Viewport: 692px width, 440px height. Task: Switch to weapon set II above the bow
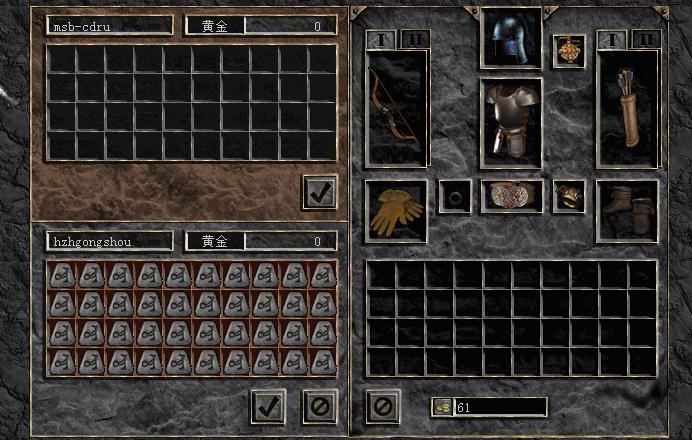point(415,39)
